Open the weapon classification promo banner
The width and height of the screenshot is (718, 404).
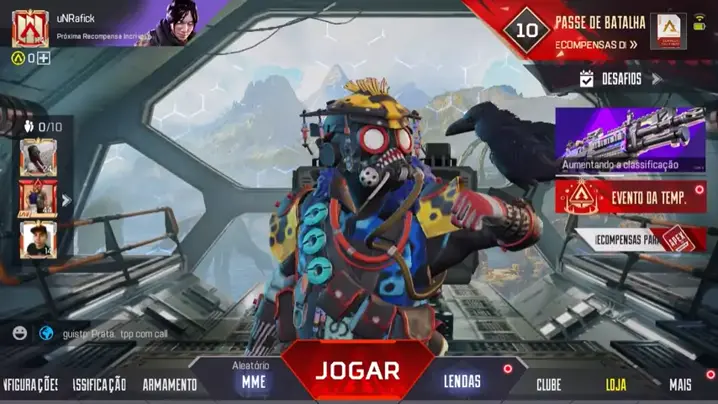(630, 138)
